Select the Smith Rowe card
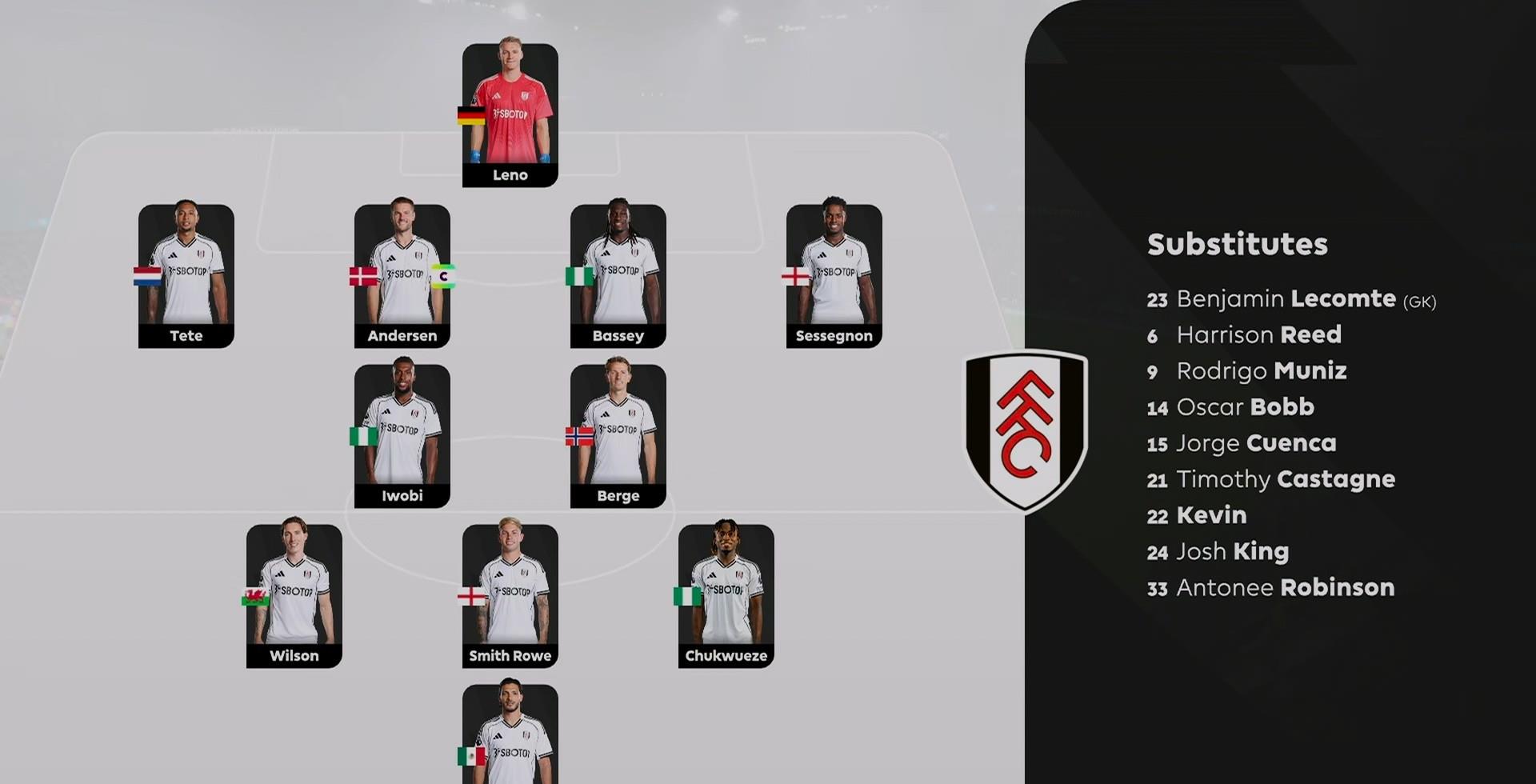1536x784 pixels. (510, 596)
